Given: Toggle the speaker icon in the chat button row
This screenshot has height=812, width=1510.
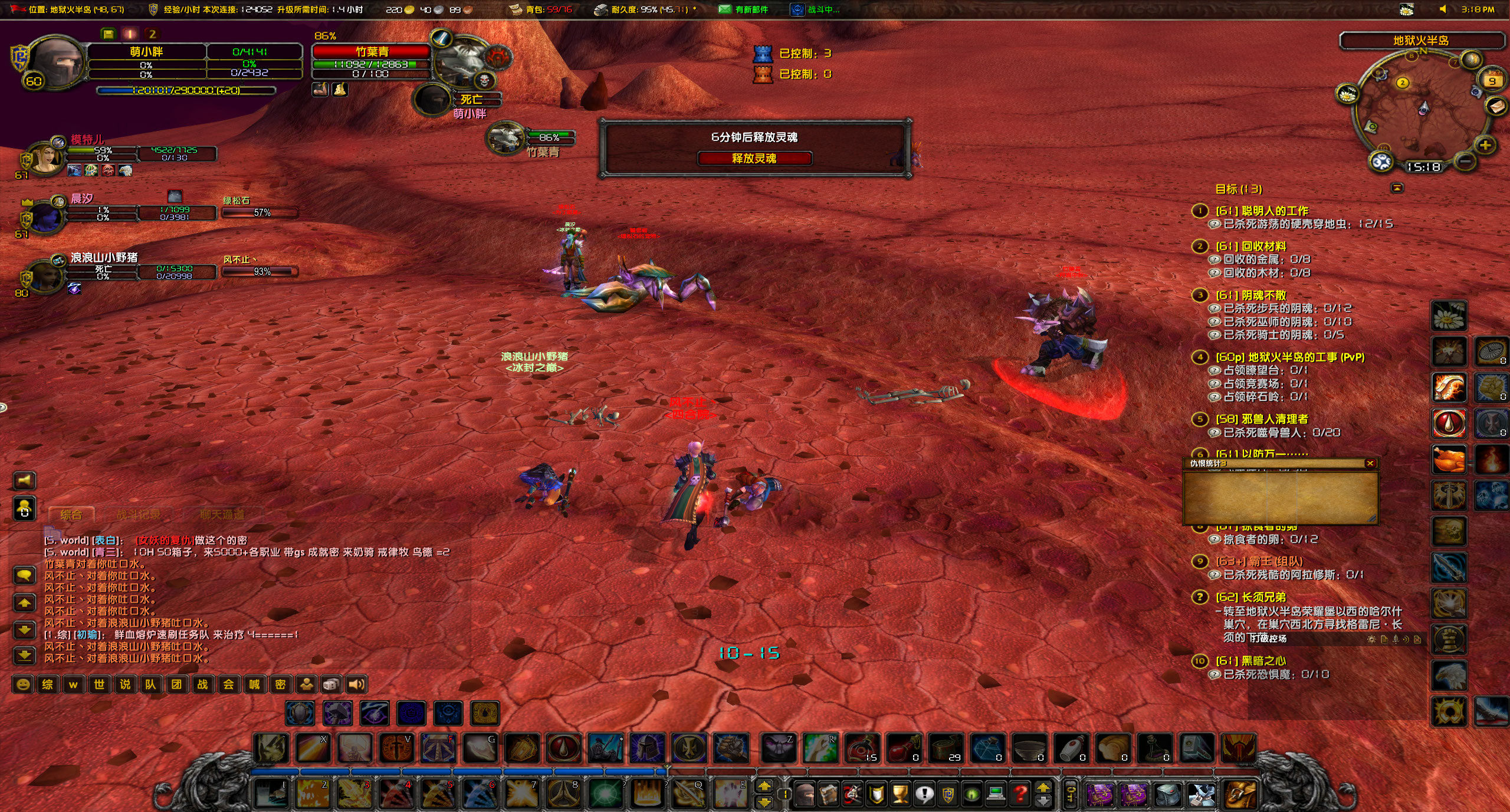Looking at the screenshot, I should coord(356,685).
